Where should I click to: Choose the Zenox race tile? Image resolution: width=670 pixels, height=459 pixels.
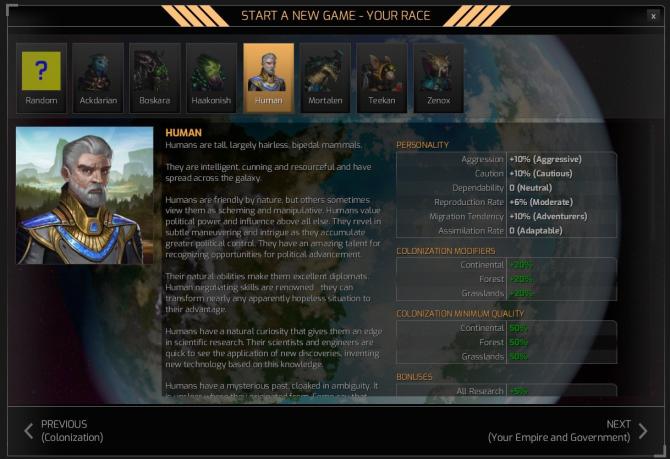tap(439, 77)
